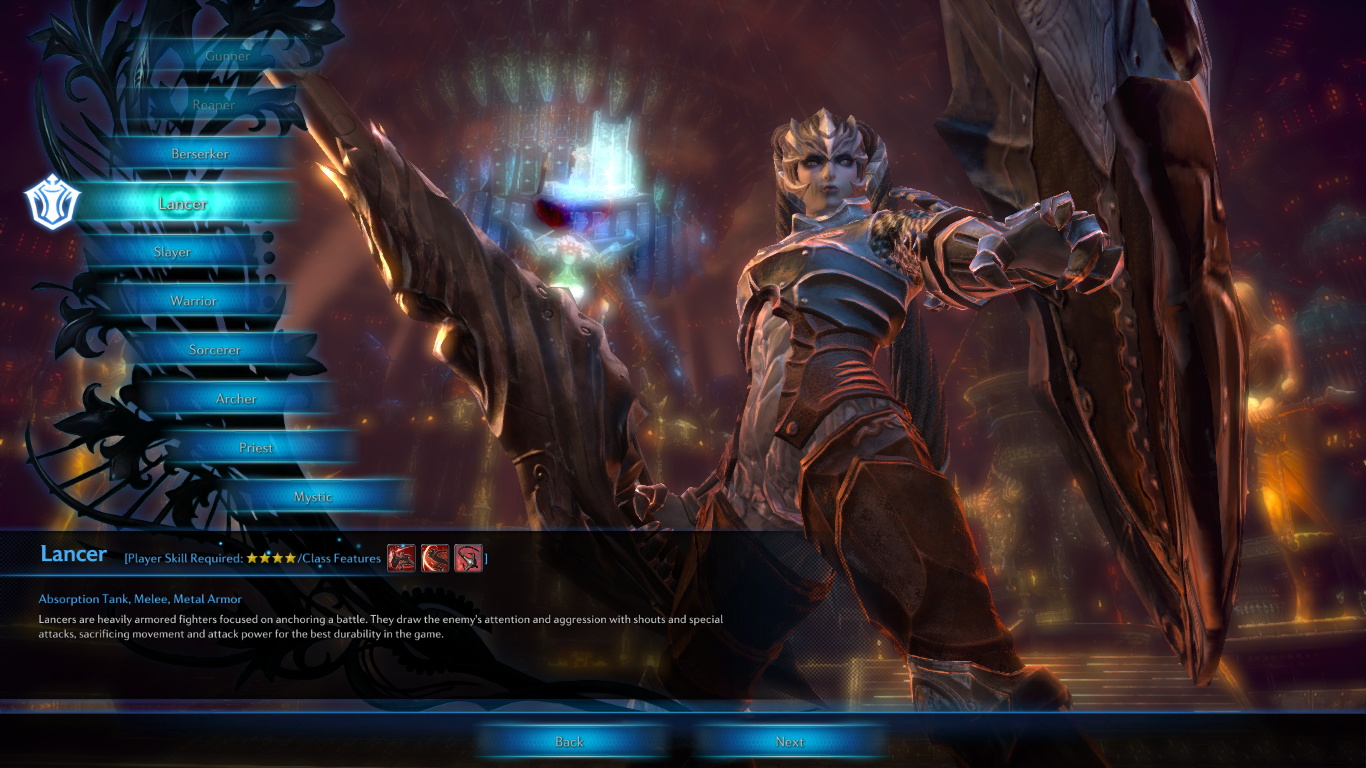Screen dimensions: 1366x768
Task: Select the highlighted Lancer class
Action: click(x=184, y=204)
